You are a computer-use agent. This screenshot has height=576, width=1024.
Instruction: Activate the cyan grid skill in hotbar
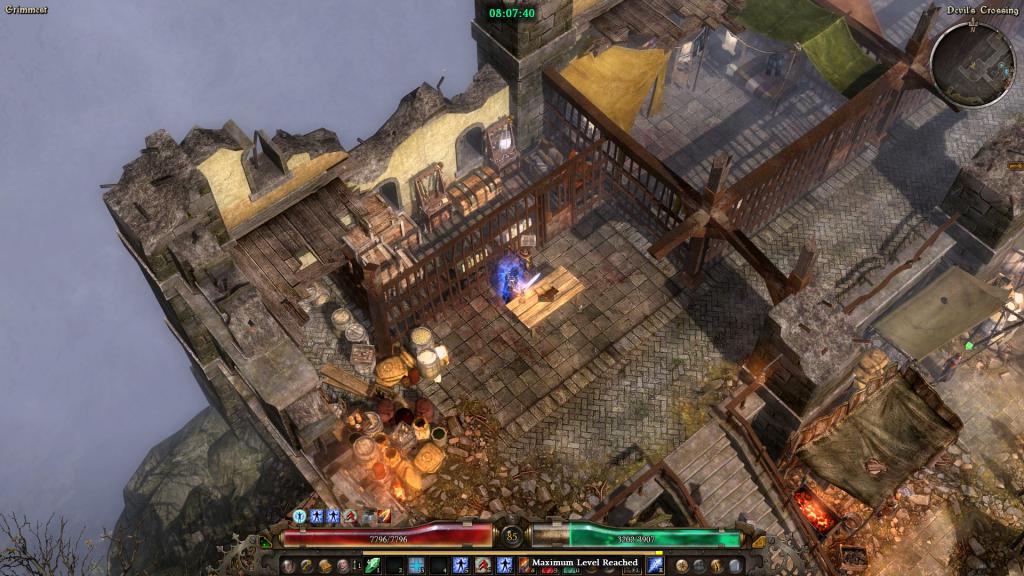(416, 565)
